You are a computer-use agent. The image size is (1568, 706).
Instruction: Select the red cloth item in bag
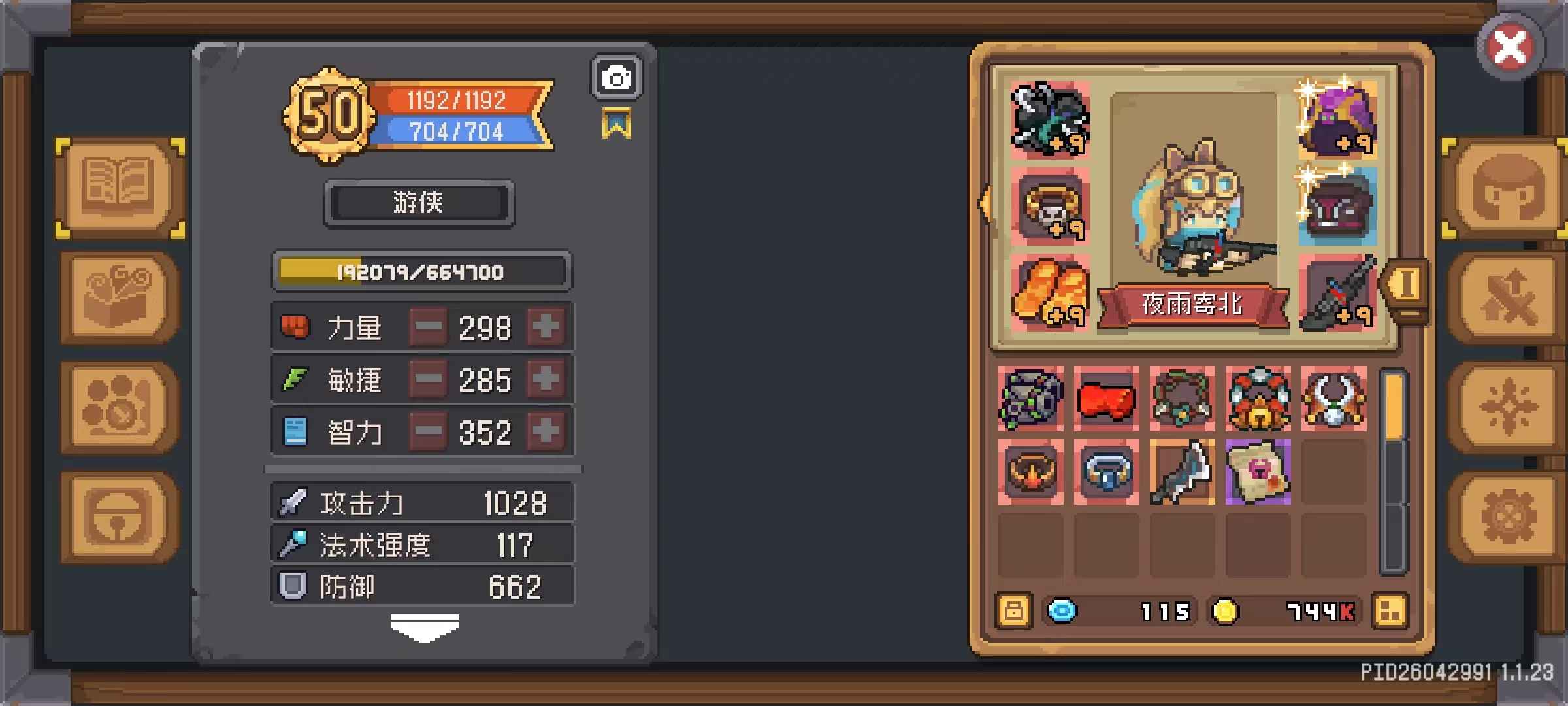click(1106, 399)
